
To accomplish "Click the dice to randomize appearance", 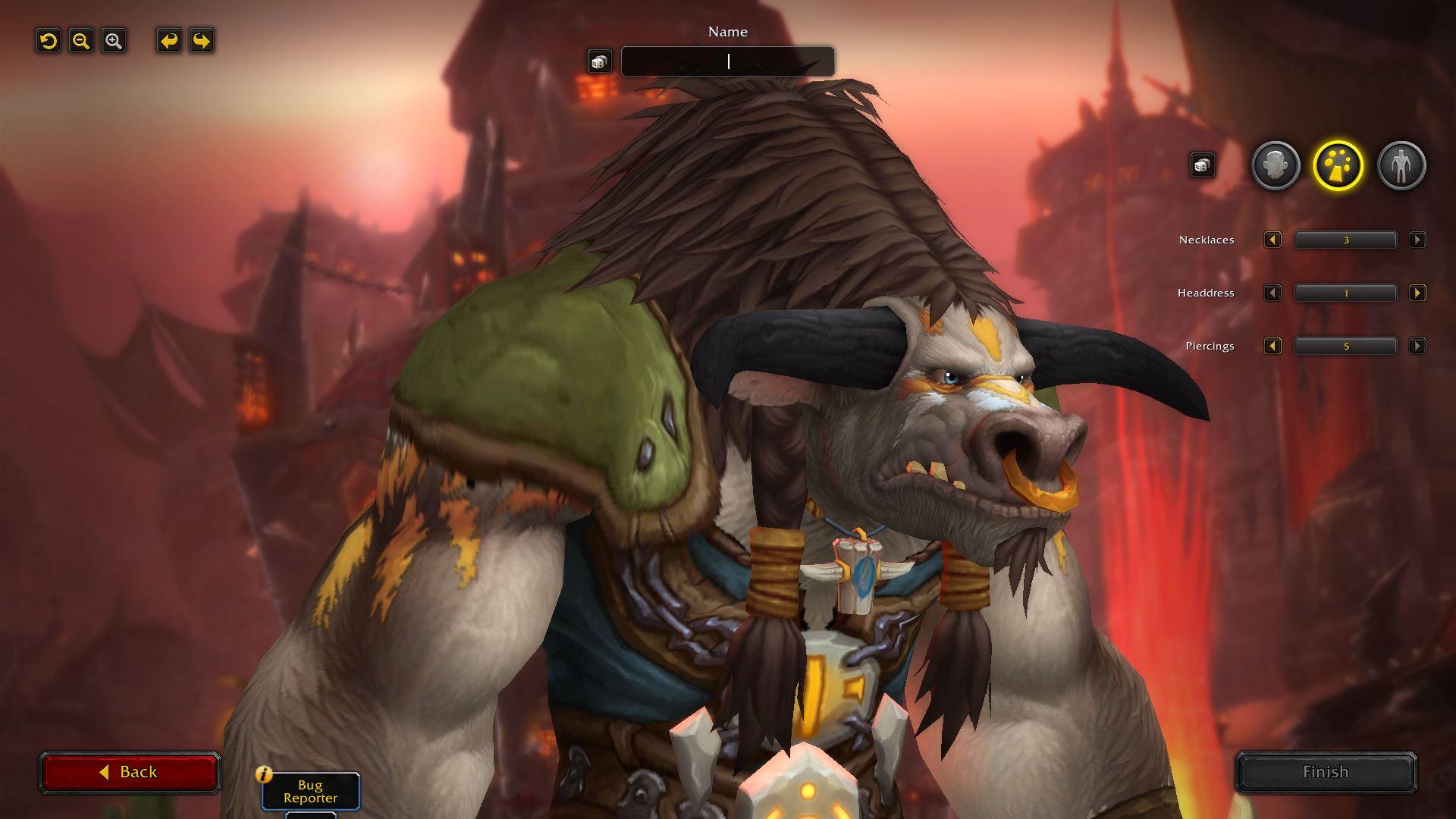I will pos(1202,165).
